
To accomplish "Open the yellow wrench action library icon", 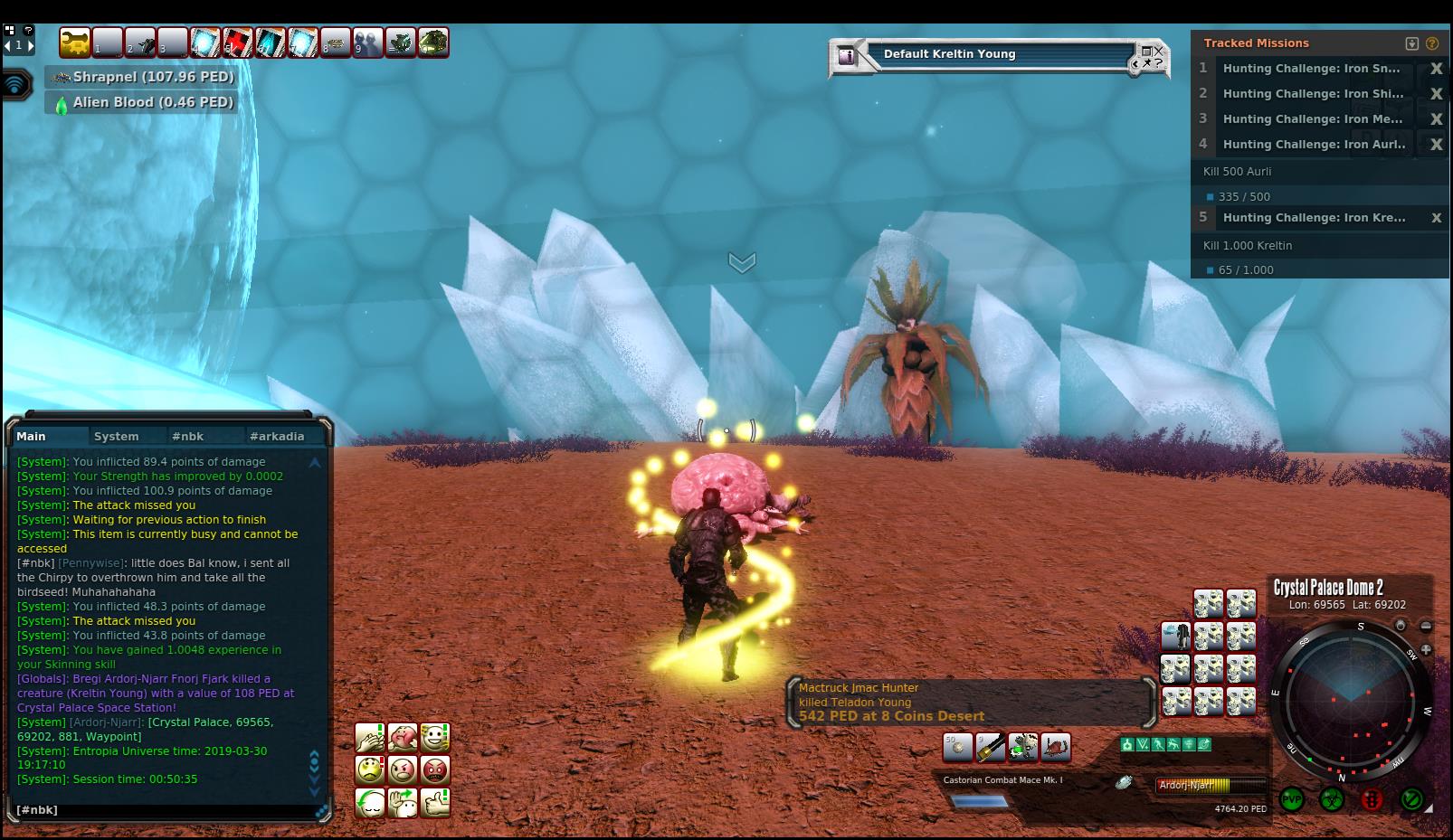I will click(x=75, y=42).
